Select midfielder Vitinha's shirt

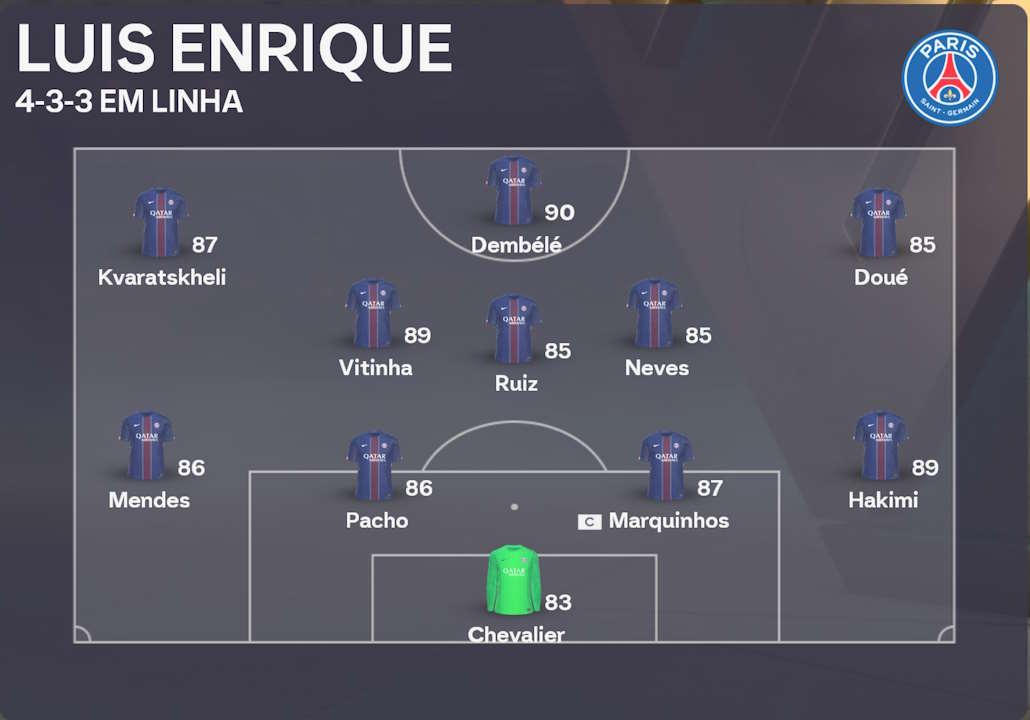[x=373, y=314]
